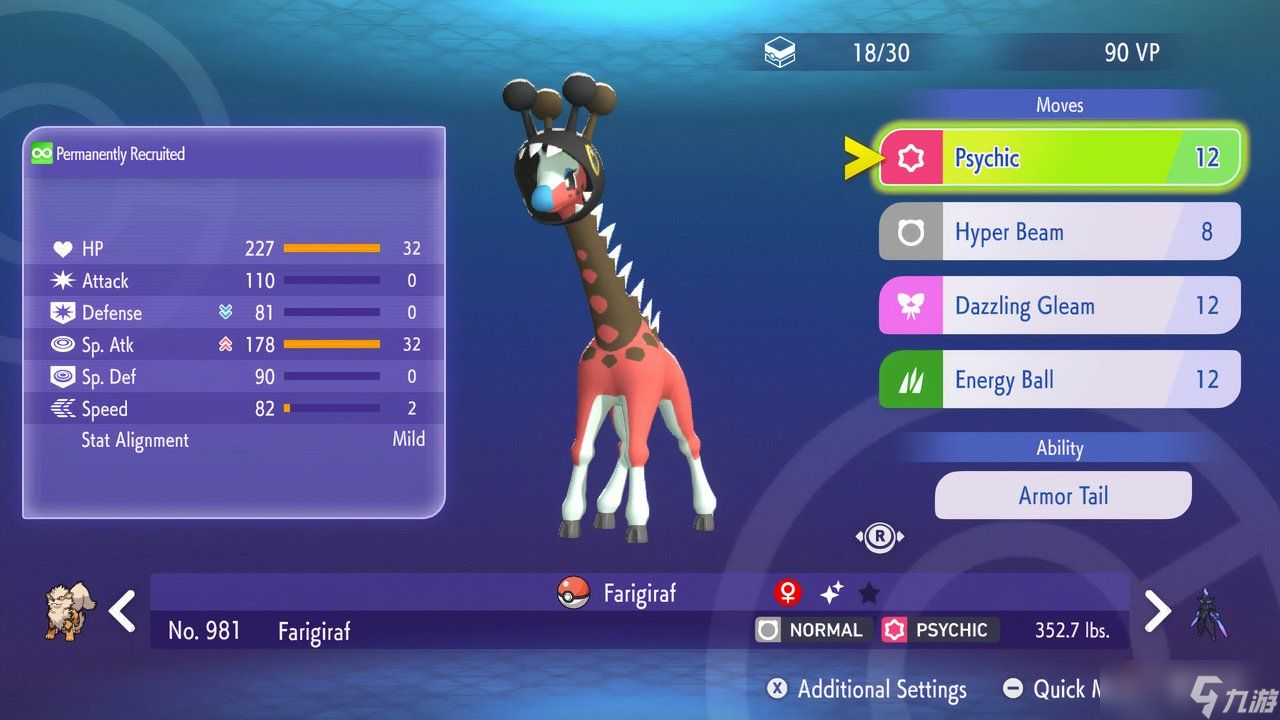
Task: Go to previous Pokémon with left arrow
Action: (122, 611)
